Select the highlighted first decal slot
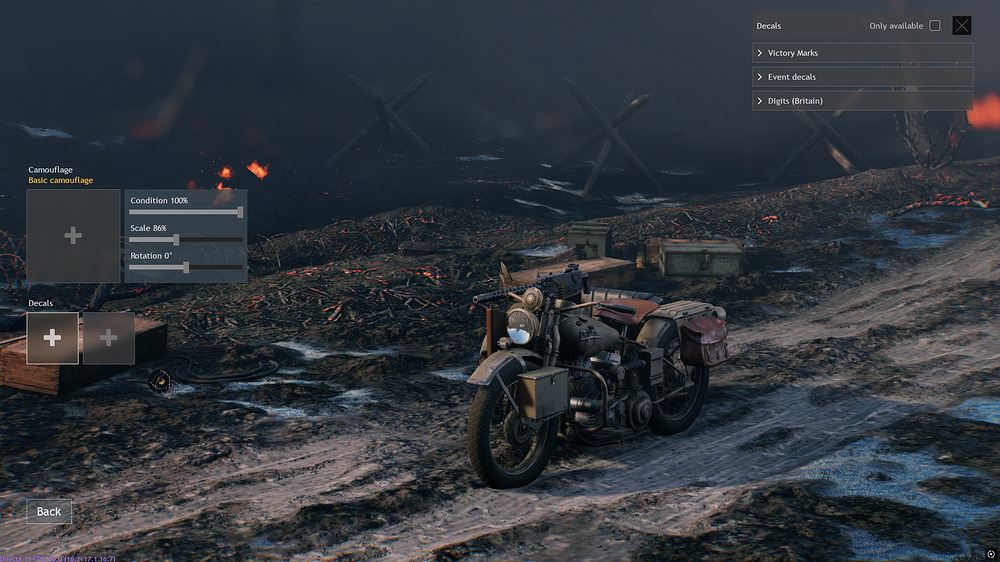1000x562 pixels. (53, 338)
